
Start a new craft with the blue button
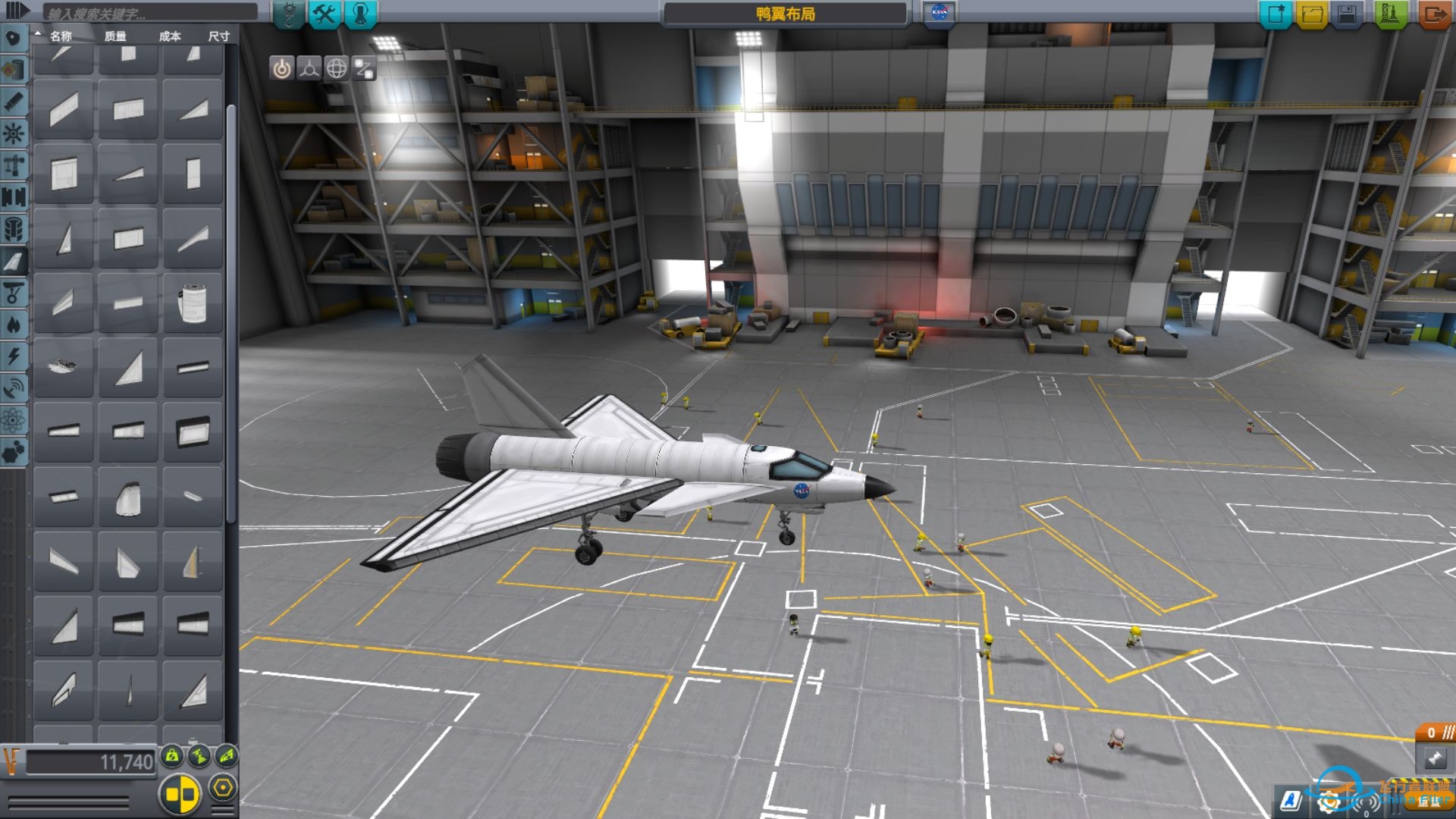click(x=1276, y=14)
